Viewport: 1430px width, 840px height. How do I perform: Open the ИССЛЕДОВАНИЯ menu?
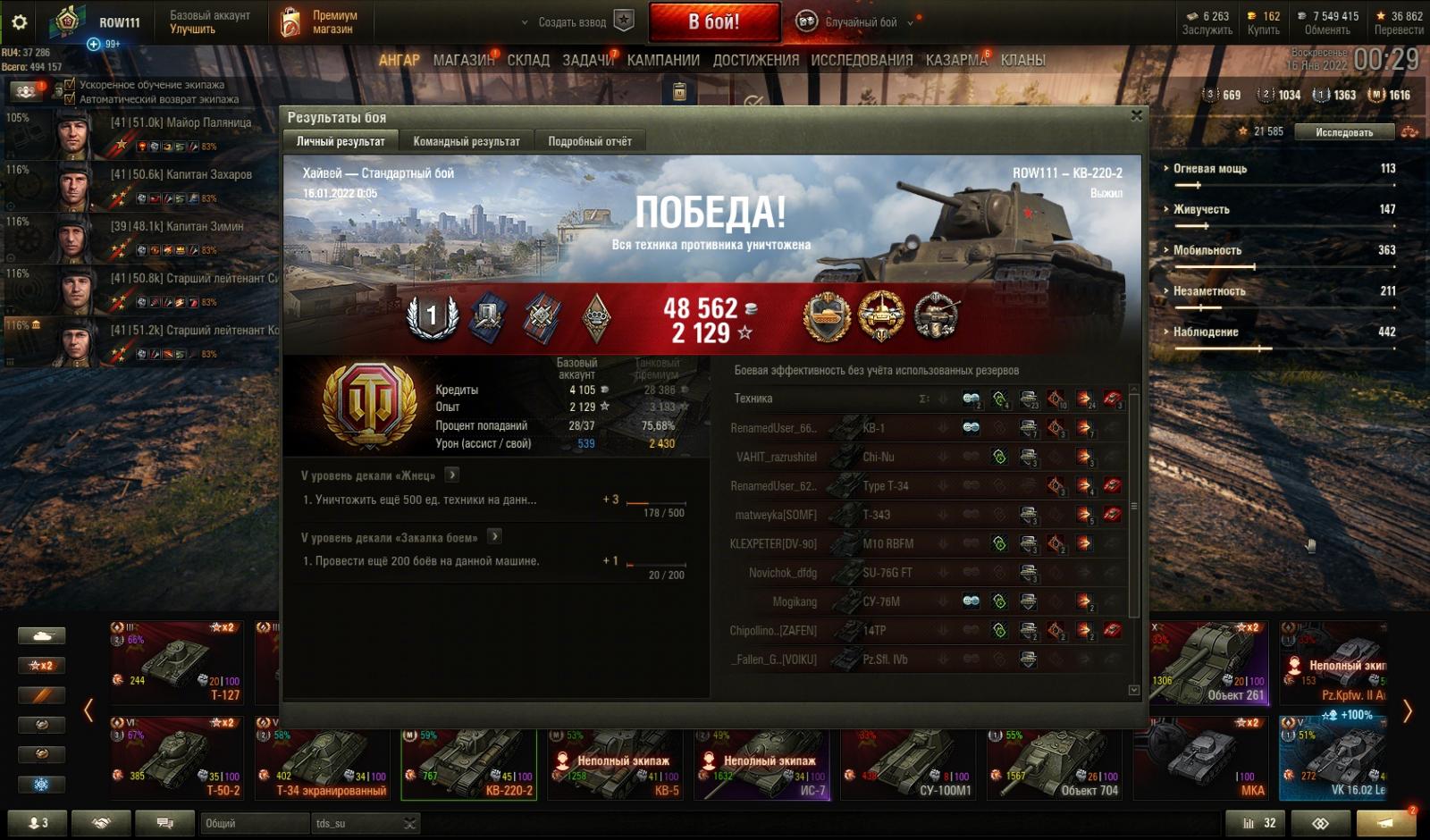[862, 60]
